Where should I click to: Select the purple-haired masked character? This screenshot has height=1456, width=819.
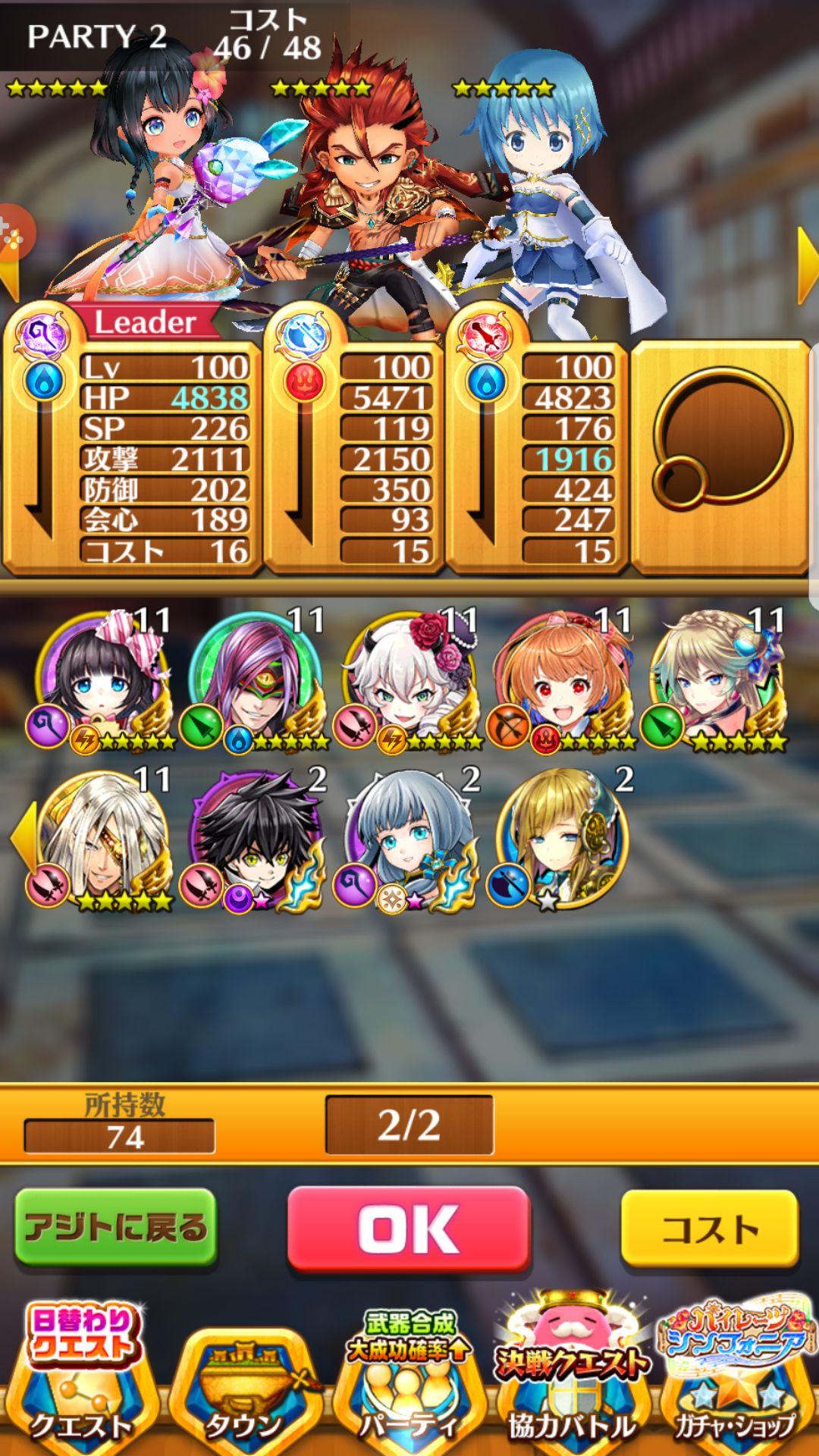coord(256,679)
